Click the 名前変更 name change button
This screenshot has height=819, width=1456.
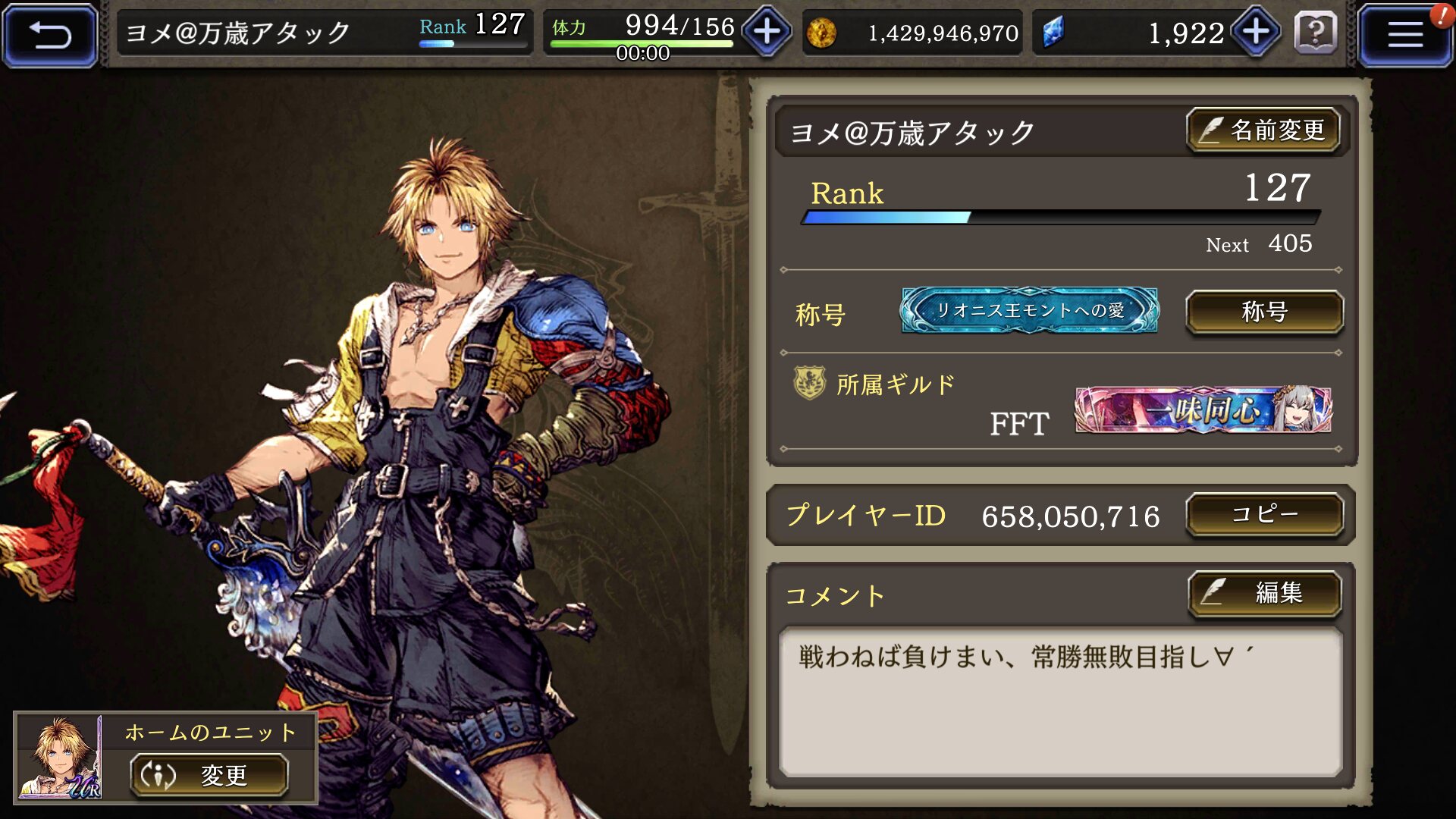click(x=1263, y=130)
